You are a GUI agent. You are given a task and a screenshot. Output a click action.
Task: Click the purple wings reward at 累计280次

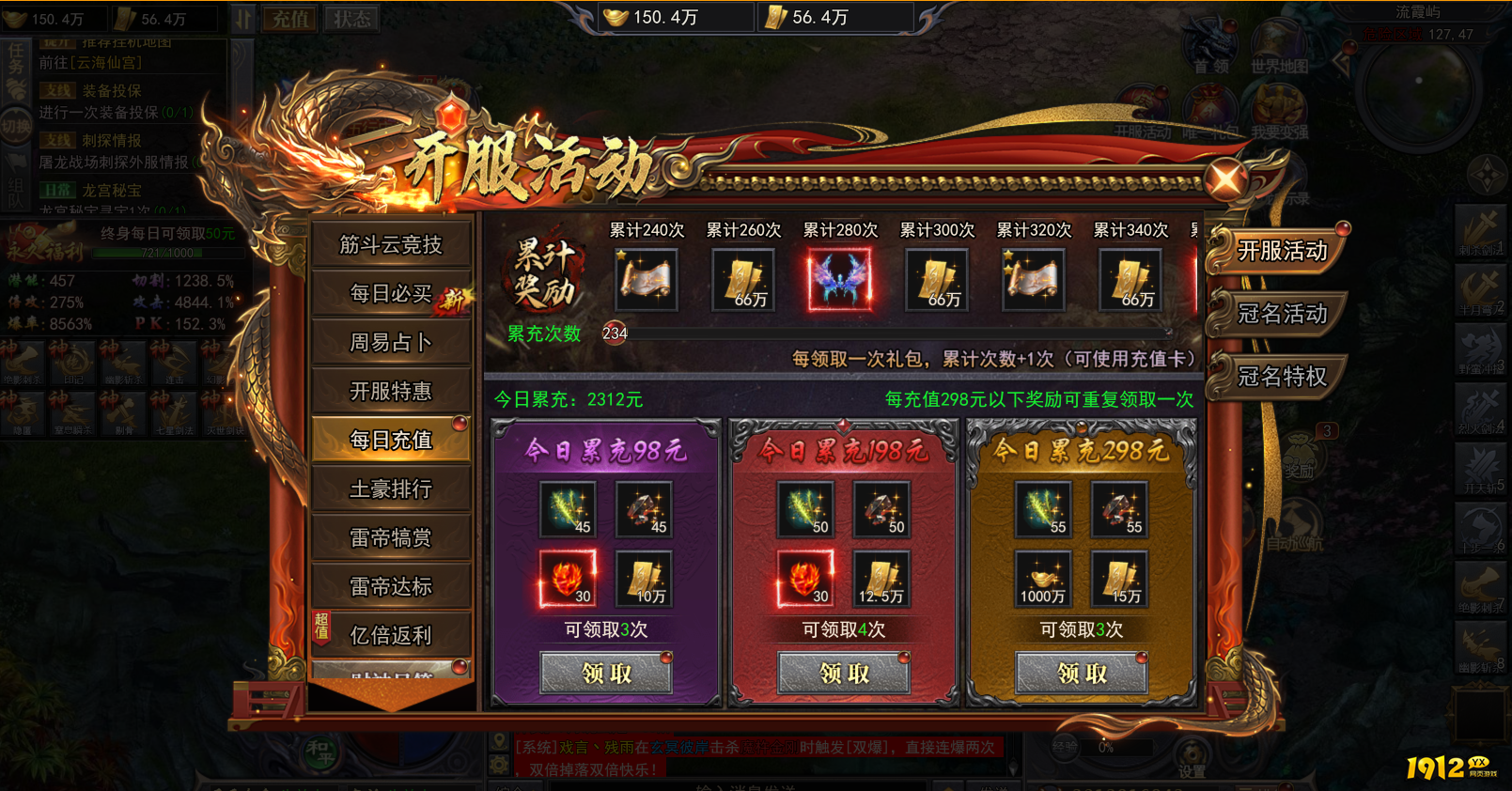pyautogui.click(x=839, y=279)
